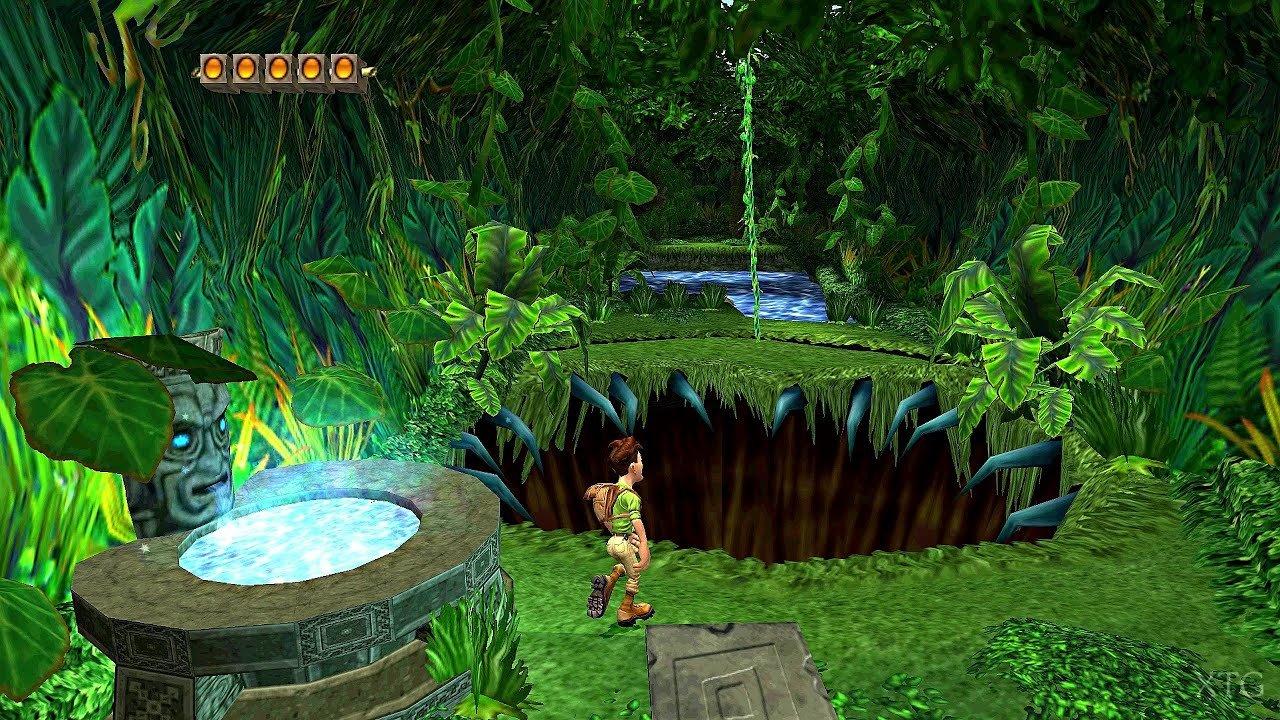Click the second orange gem on the HUD
Viewport: 1280px width, 720px height.
[247, 67]
